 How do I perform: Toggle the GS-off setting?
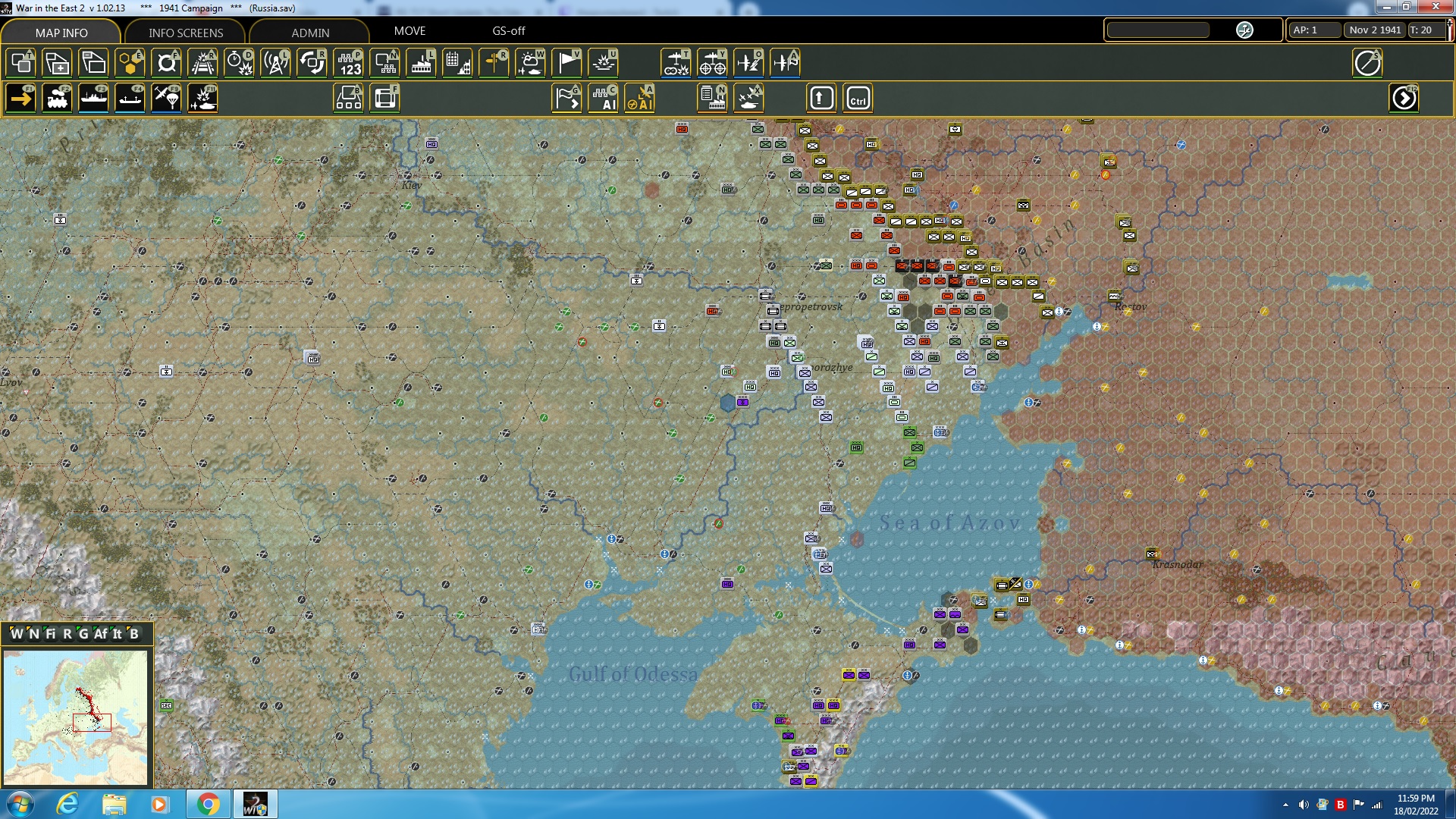point(507,31)
